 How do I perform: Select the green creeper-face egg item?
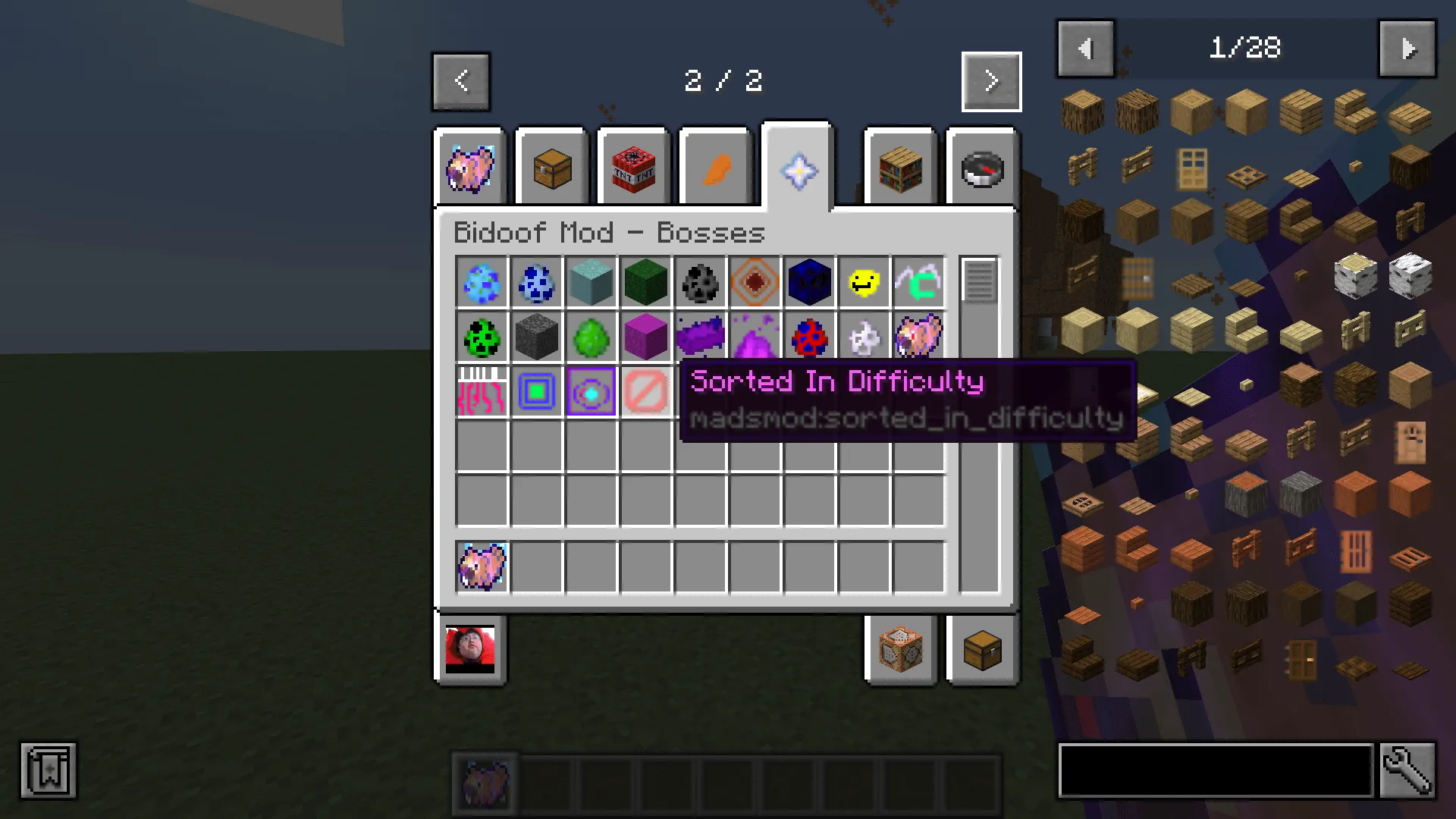click(482, 337)
